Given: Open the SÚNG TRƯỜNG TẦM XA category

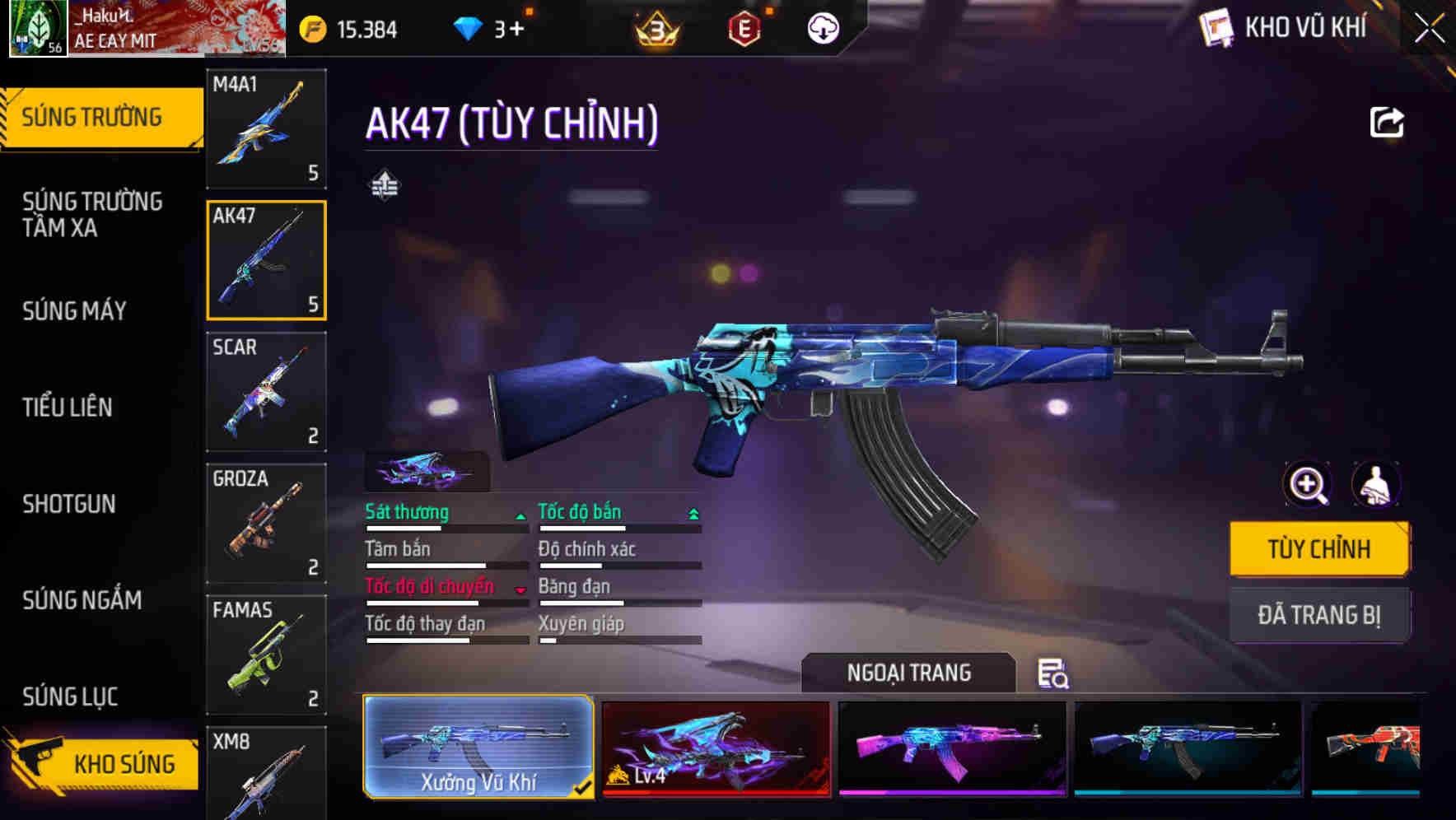Looking at the screenshot, I should pos(93,215).
